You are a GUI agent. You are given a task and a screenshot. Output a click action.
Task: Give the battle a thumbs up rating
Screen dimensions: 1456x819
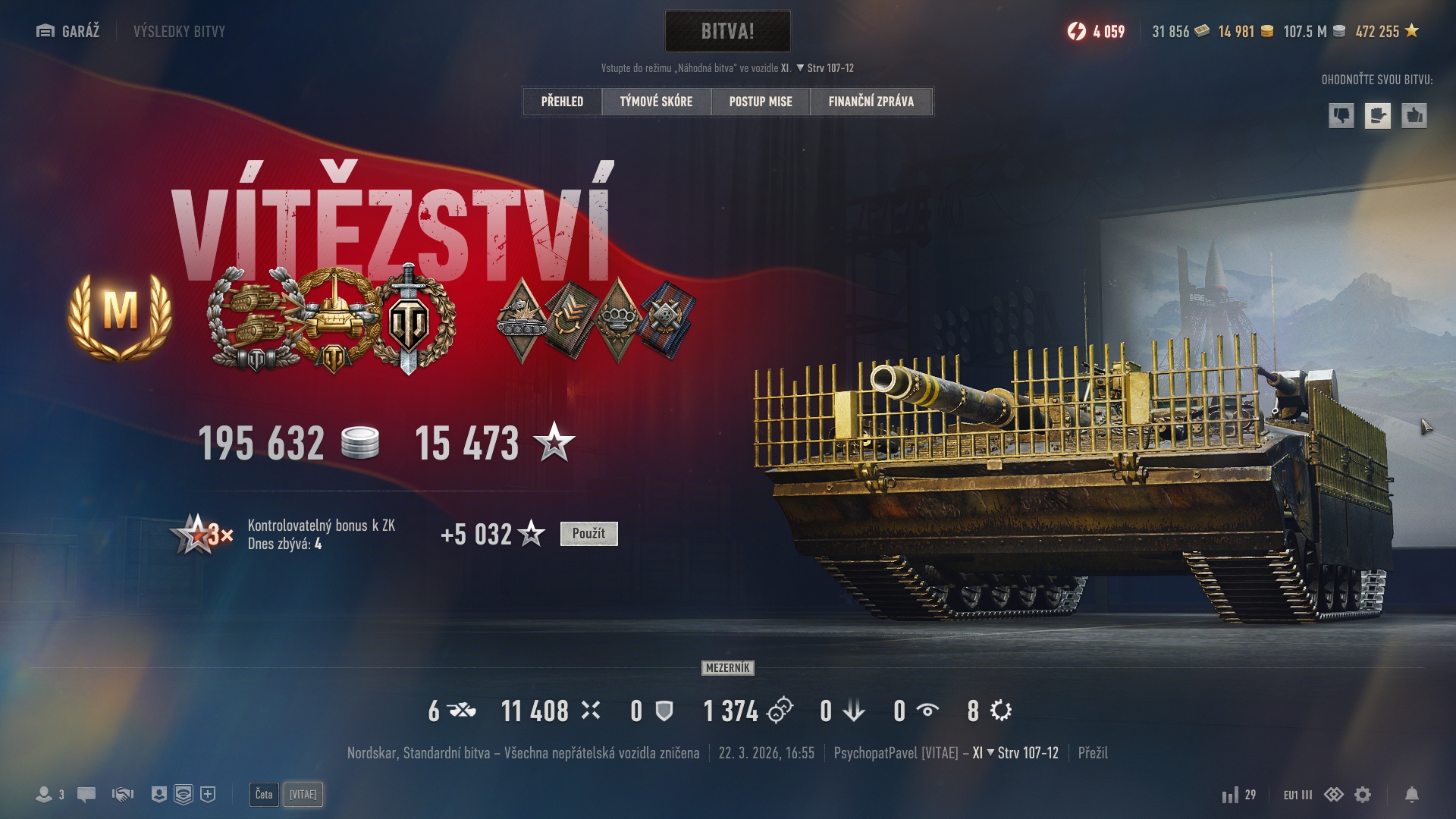pos(1414,116)
